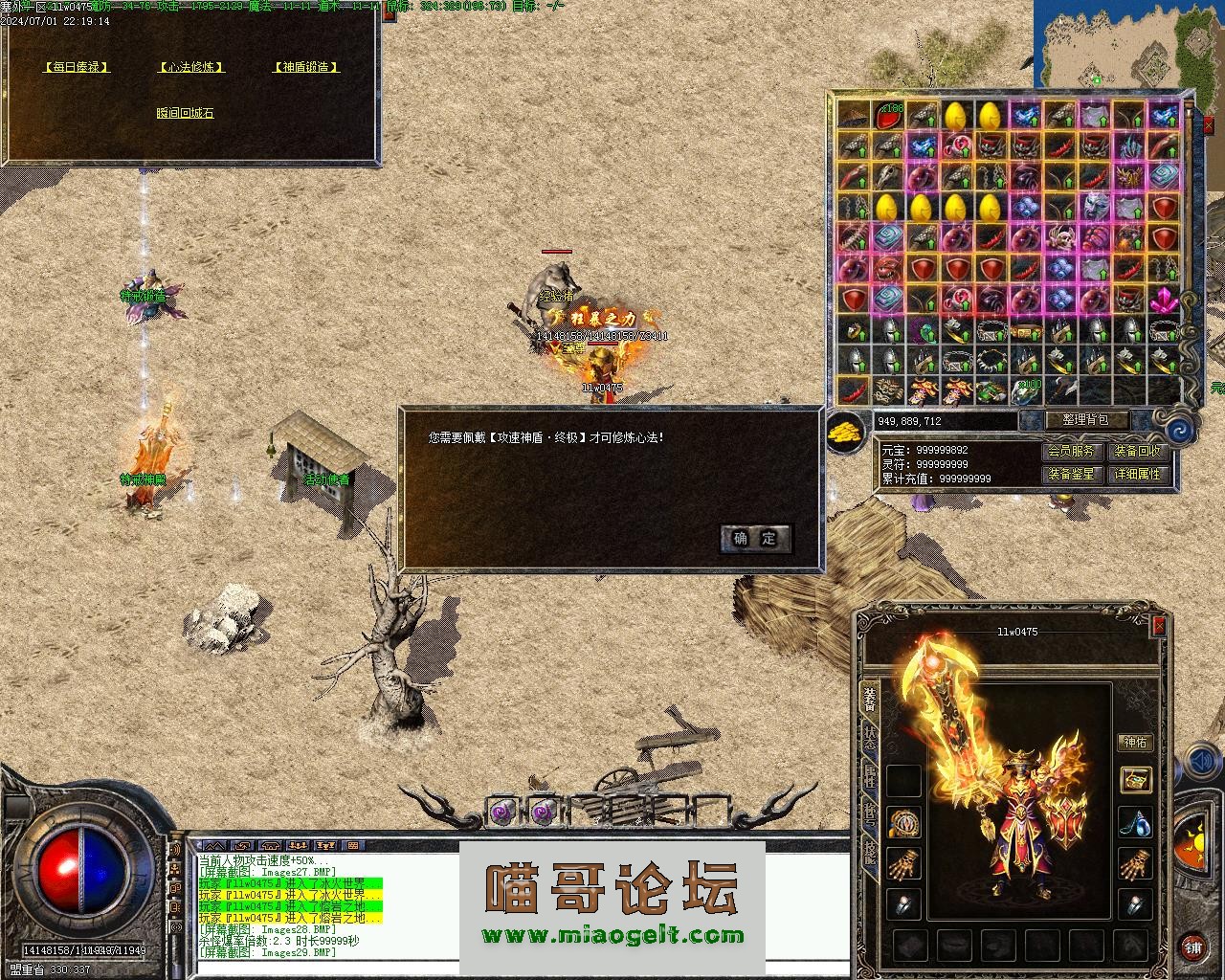Select the pink crystal item in the bag
Image resolution: width=1225 pixels, height=980 pixels.
click(1165, 300)
